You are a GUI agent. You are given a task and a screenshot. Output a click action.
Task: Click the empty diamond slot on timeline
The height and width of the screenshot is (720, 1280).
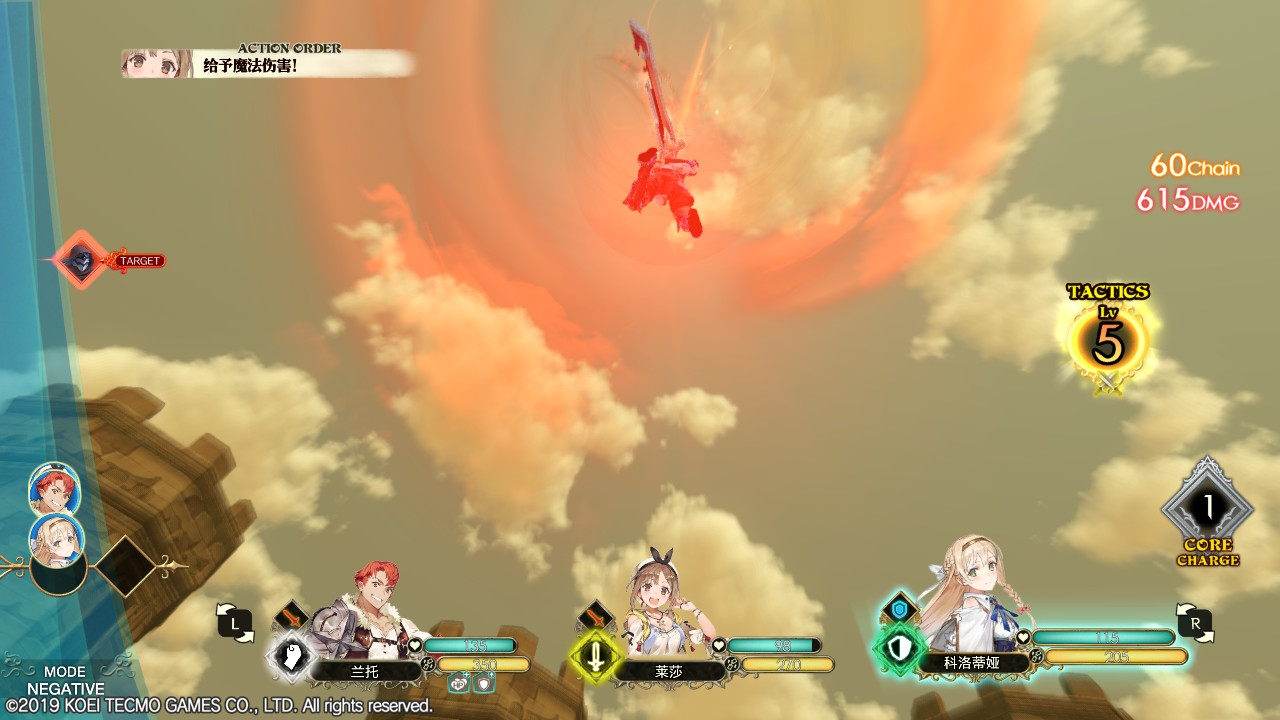125,566
